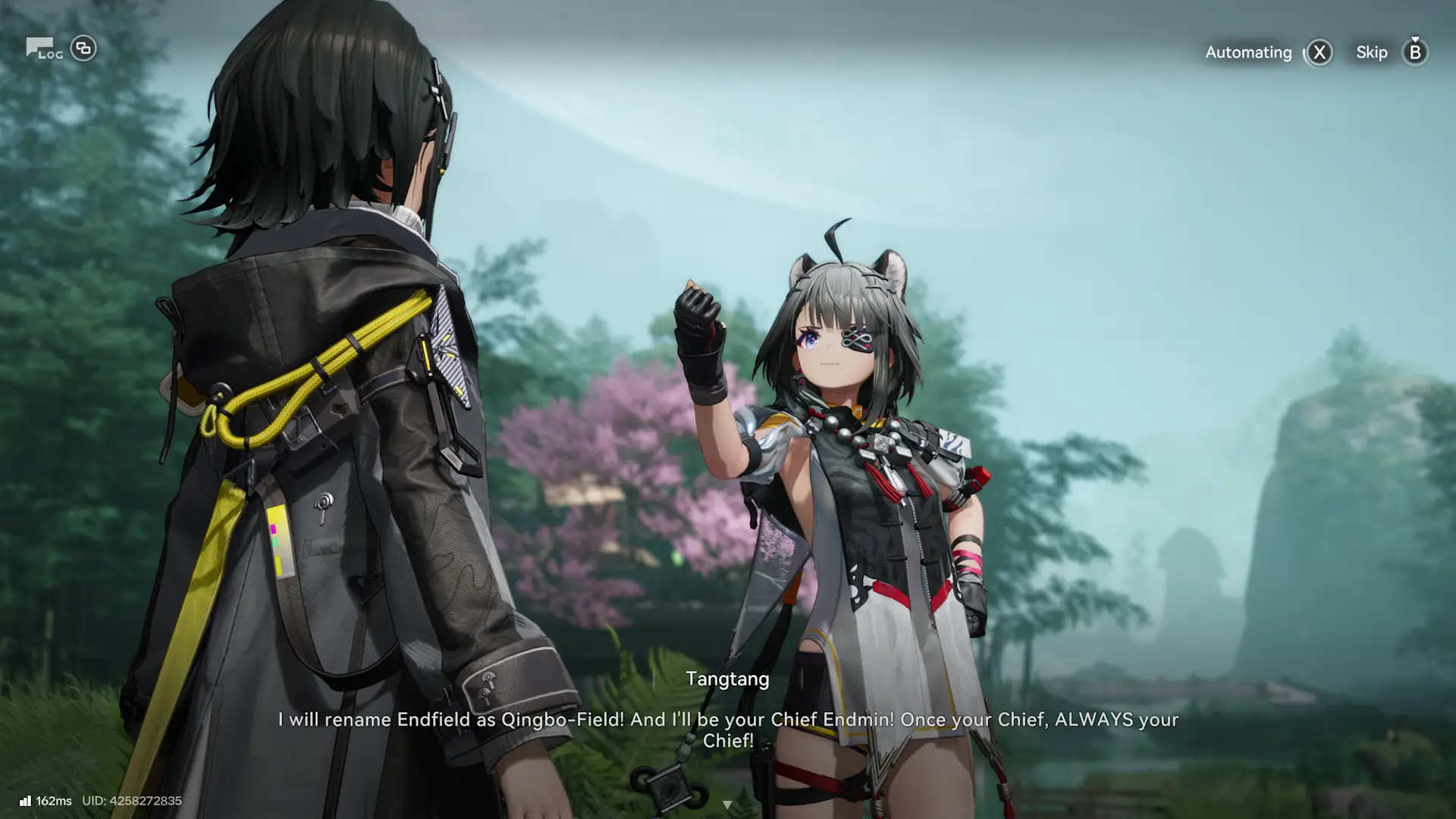Image resolution: width=1456 pixels, height=819 pixels.
Task: Open the dialogue Log
Action: click(44, 49)
